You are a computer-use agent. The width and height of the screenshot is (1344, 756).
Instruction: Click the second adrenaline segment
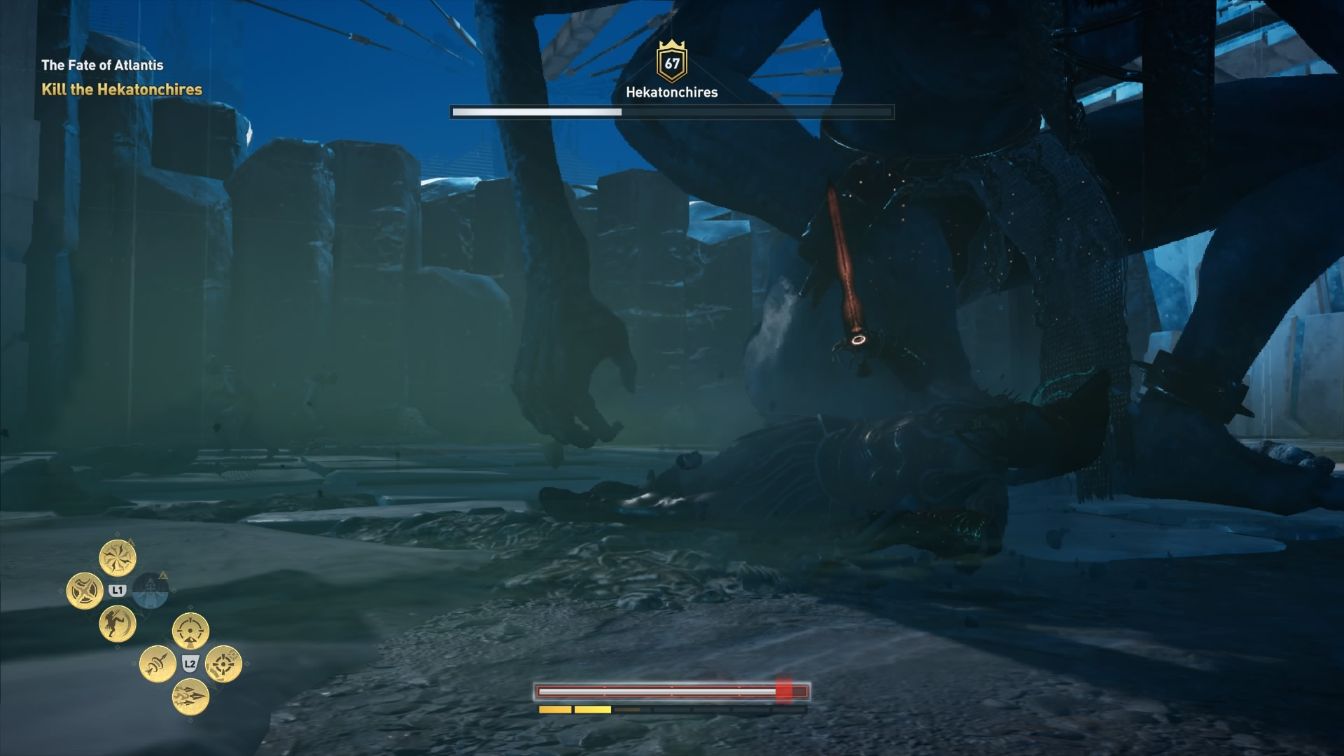592,709
